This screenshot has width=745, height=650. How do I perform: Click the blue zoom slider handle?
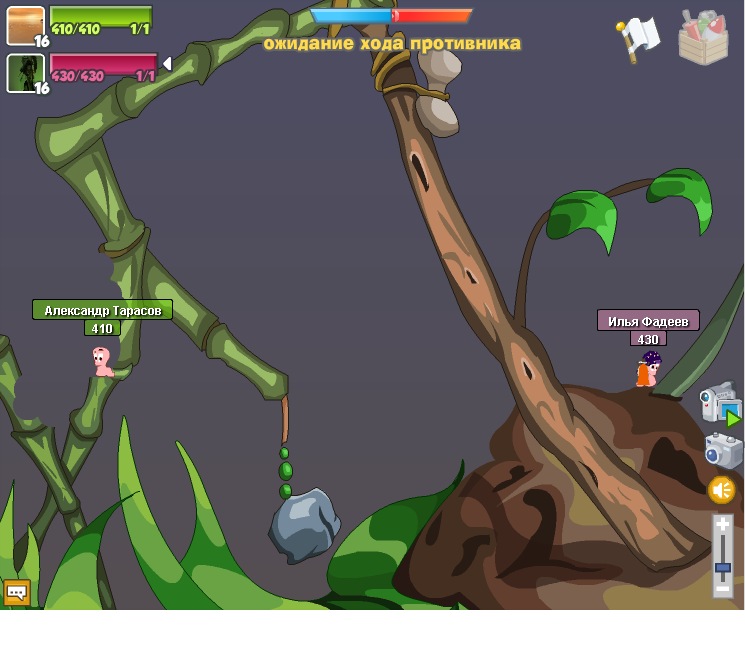(722, 568)
